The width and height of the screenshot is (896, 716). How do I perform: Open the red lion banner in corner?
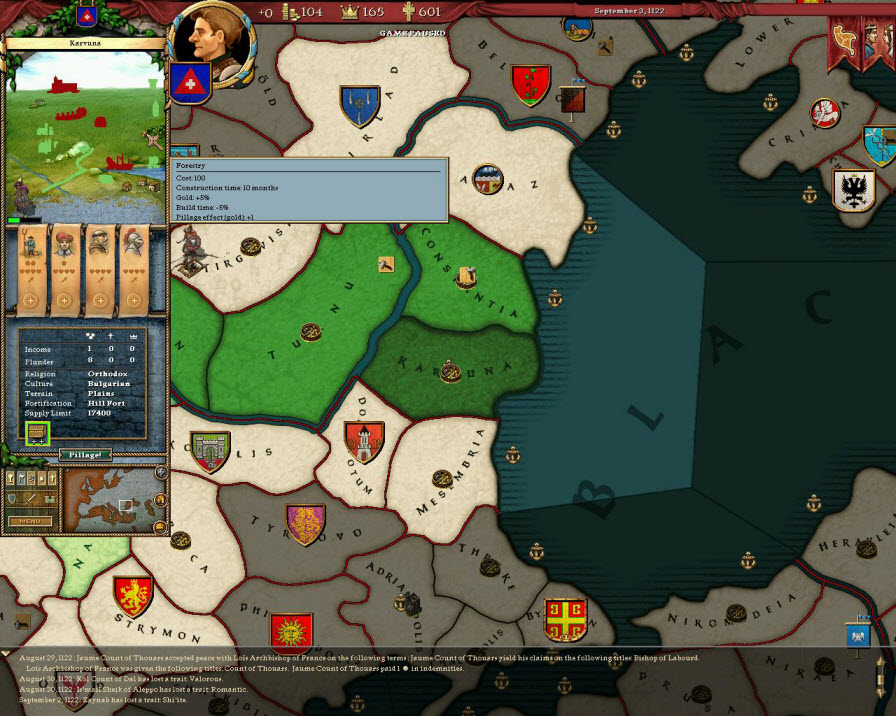[846, 40]
